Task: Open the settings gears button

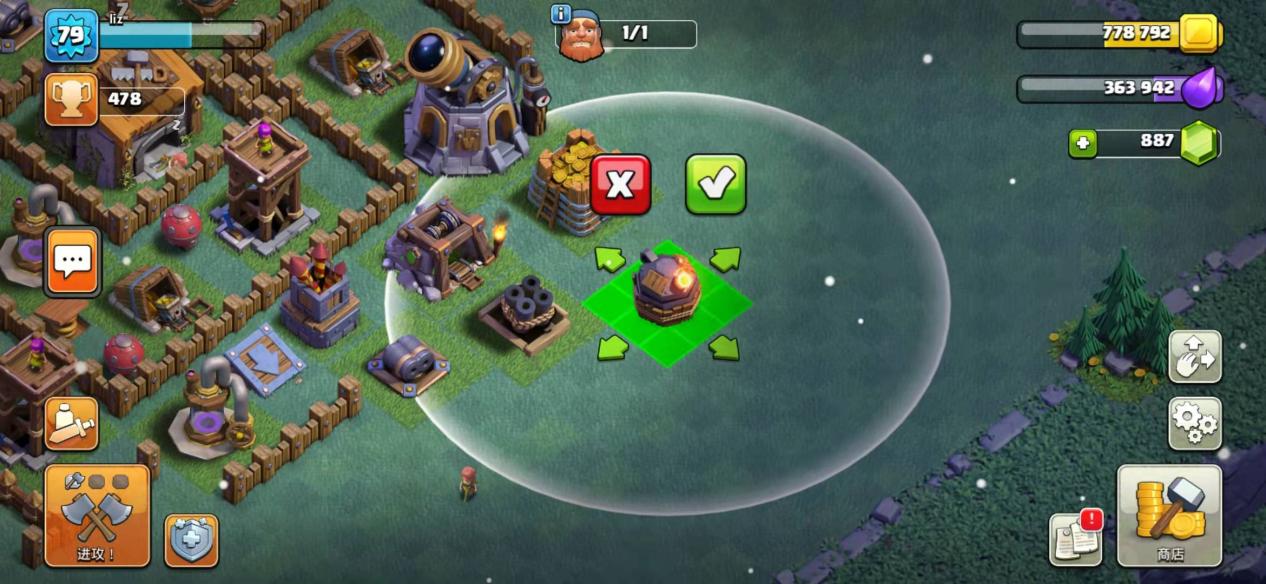Action: pos(1194,423)
